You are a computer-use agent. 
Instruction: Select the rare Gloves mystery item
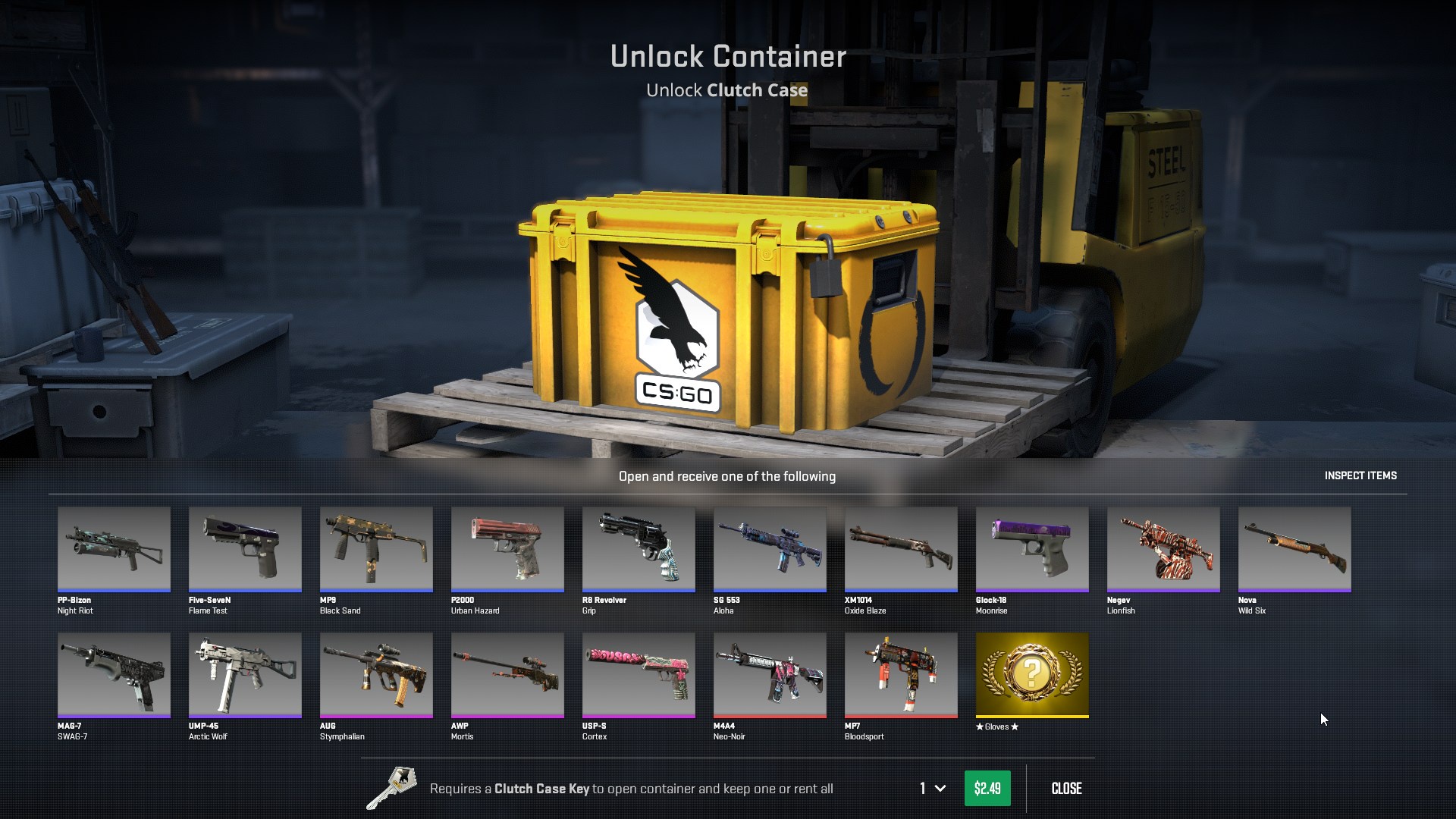1032,674
